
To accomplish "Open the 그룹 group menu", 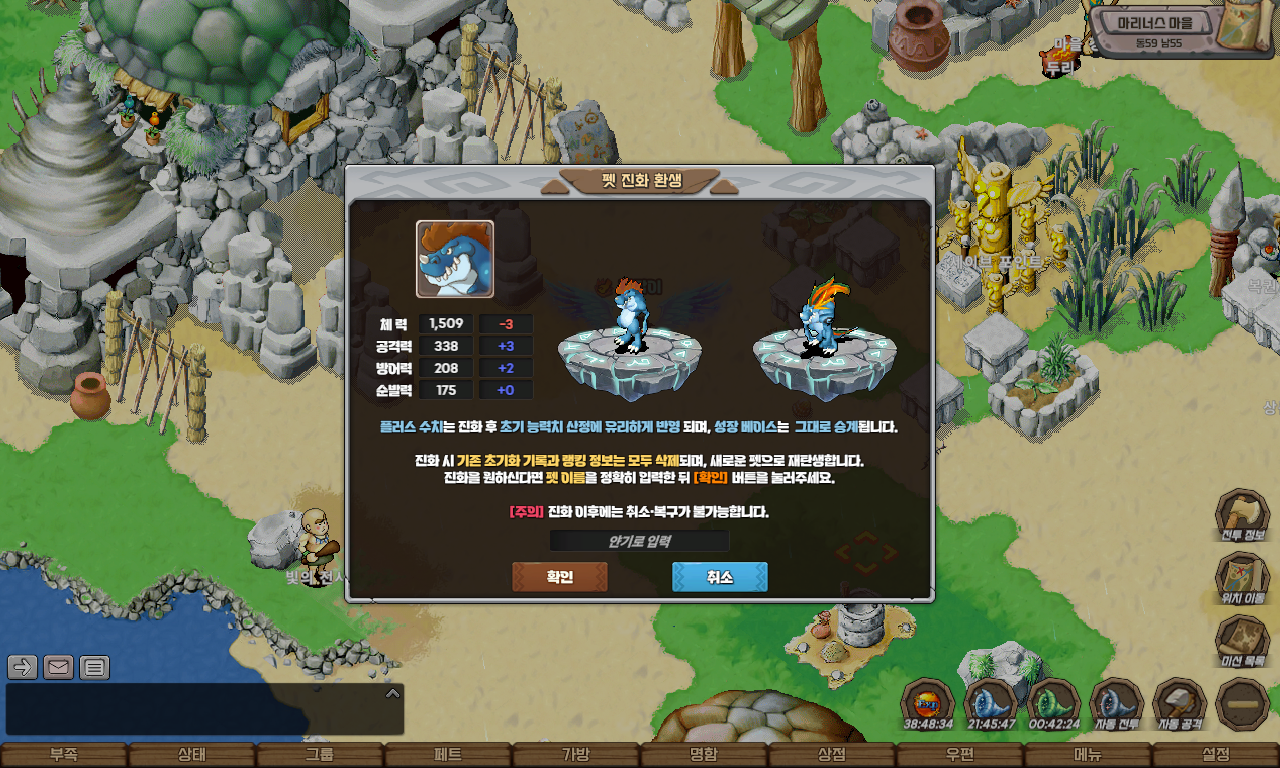I will 320,755.
